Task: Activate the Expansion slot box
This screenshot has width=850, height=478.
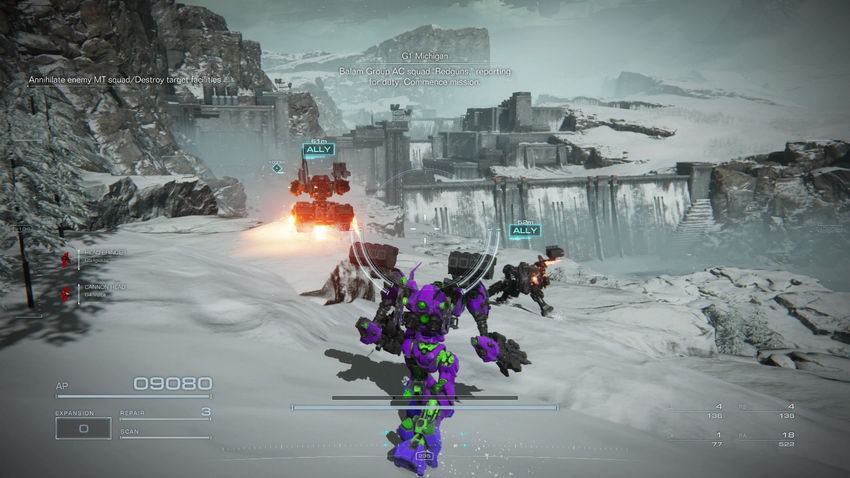Action: click(x=82, y=428)
